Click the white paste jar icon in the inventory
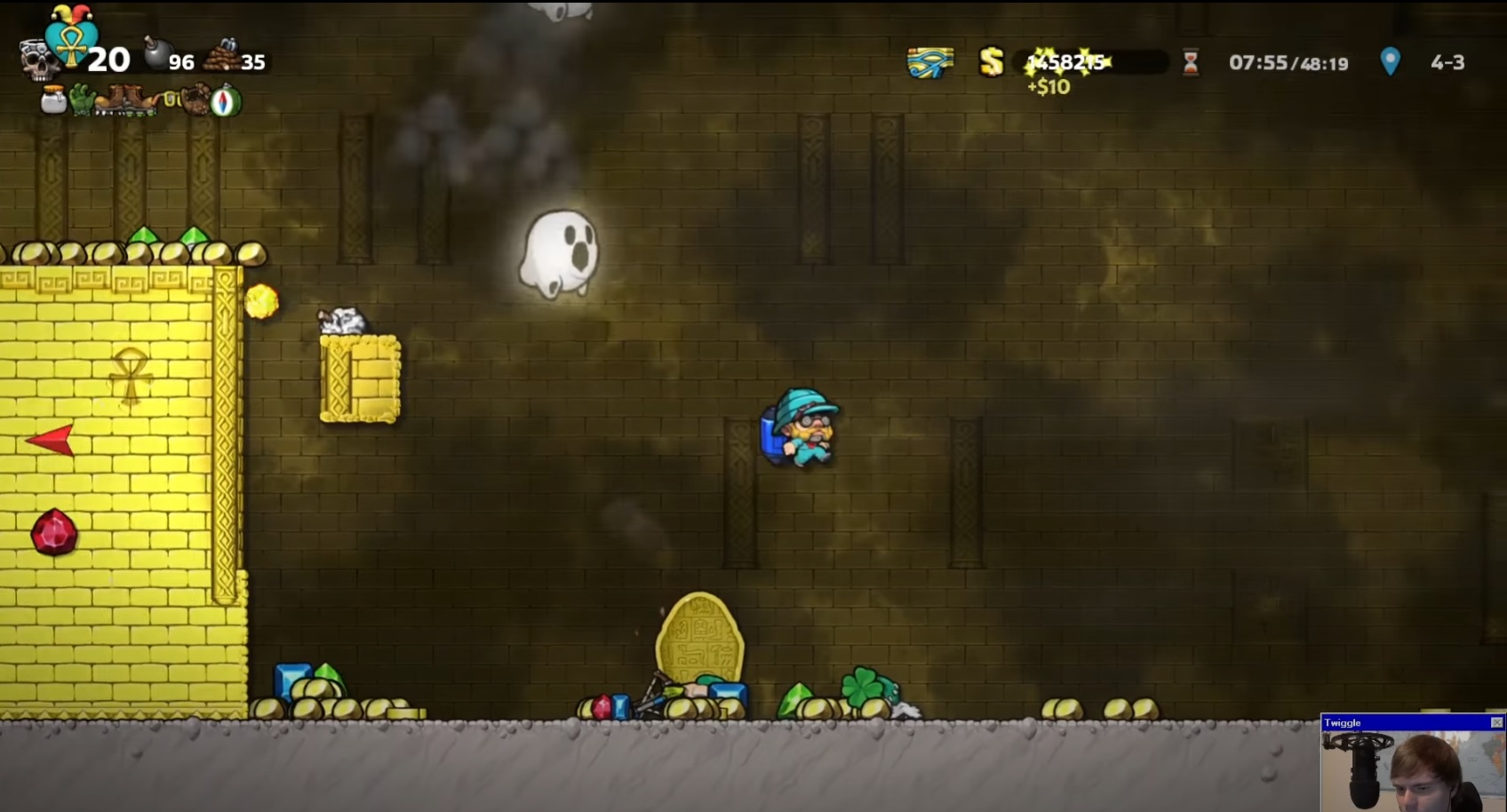The height and width of the screenshot is (812, 1507). click(x=52, y=100)
